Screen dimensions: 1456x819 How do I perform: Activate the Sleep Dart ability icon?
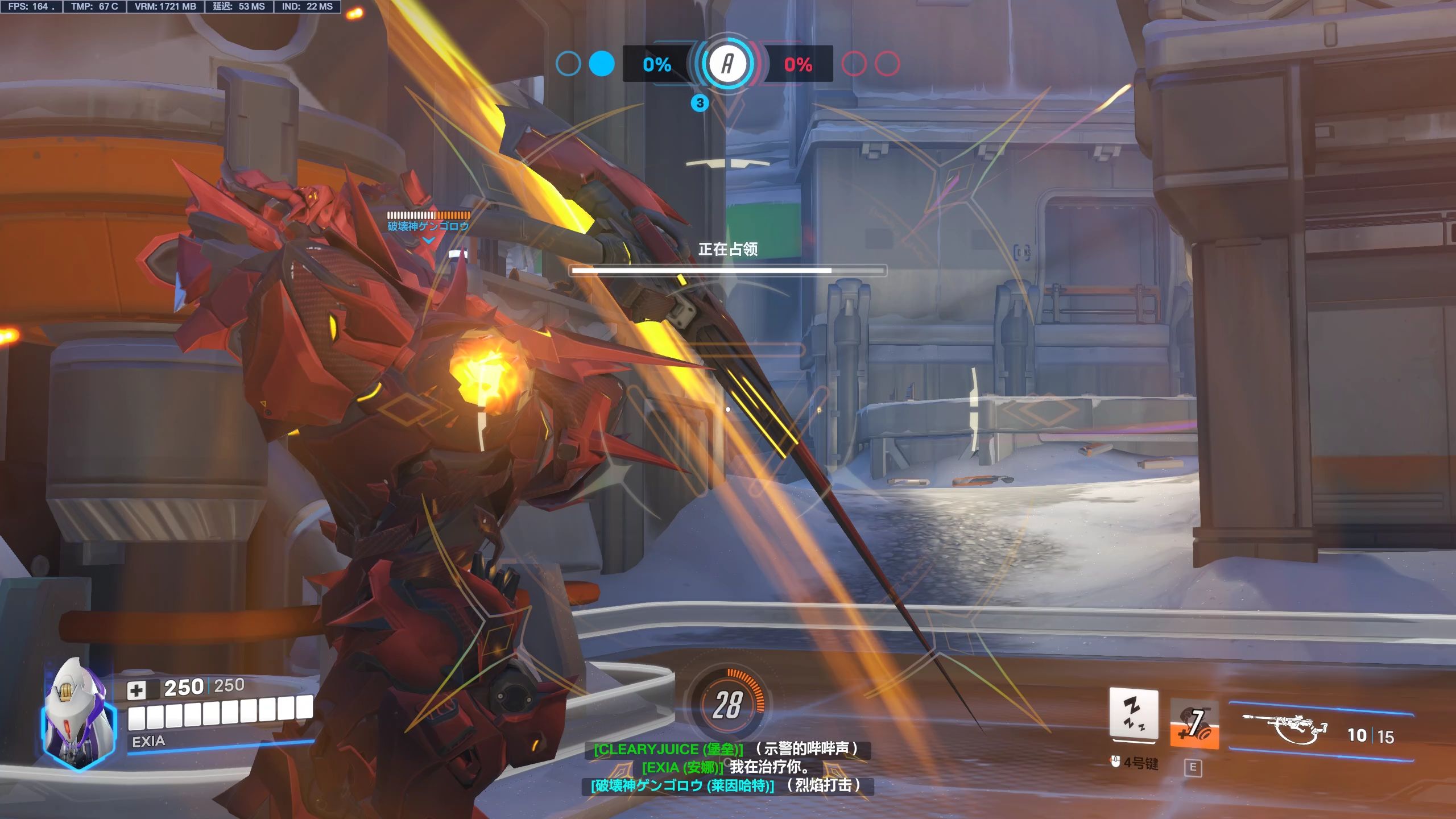1134,715
